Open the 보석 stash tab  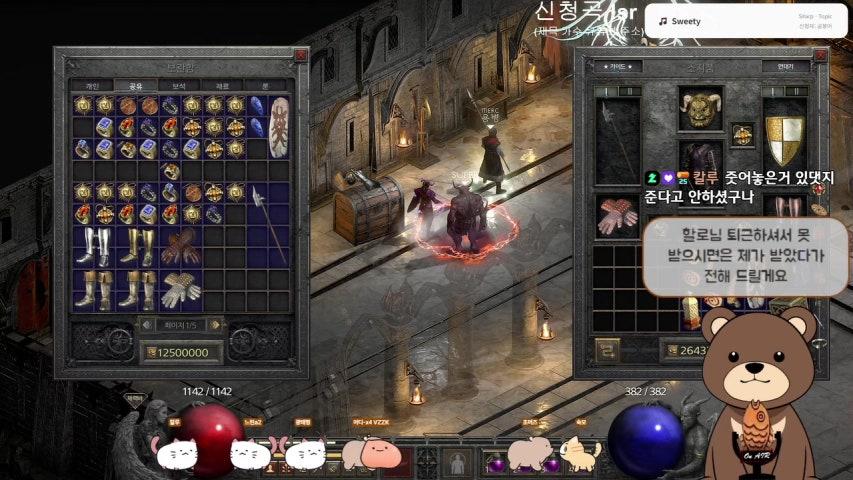179,86
